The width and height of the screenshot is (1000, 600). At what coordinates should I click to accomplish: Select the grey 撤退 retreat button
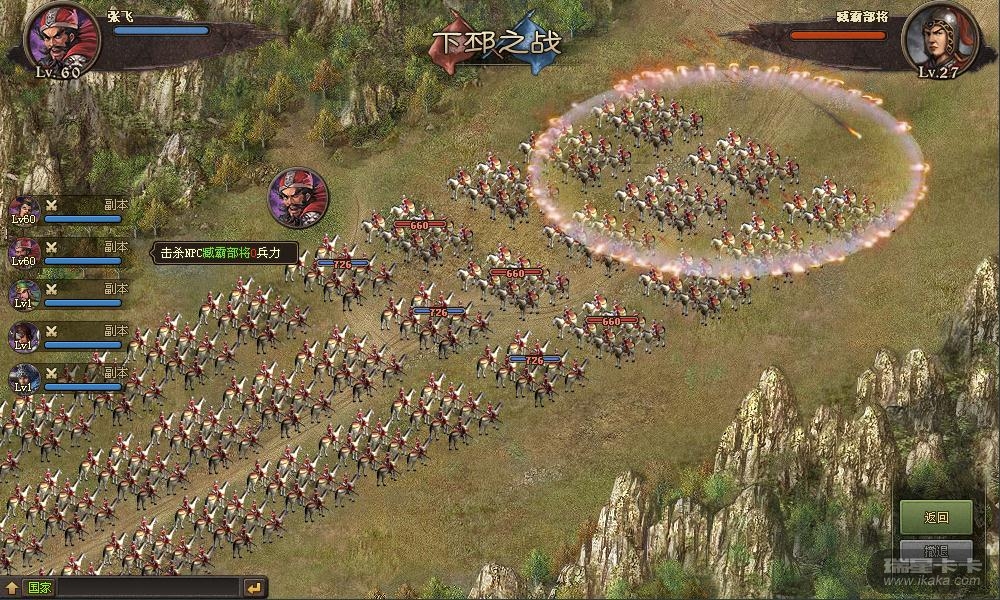point(936,550)
